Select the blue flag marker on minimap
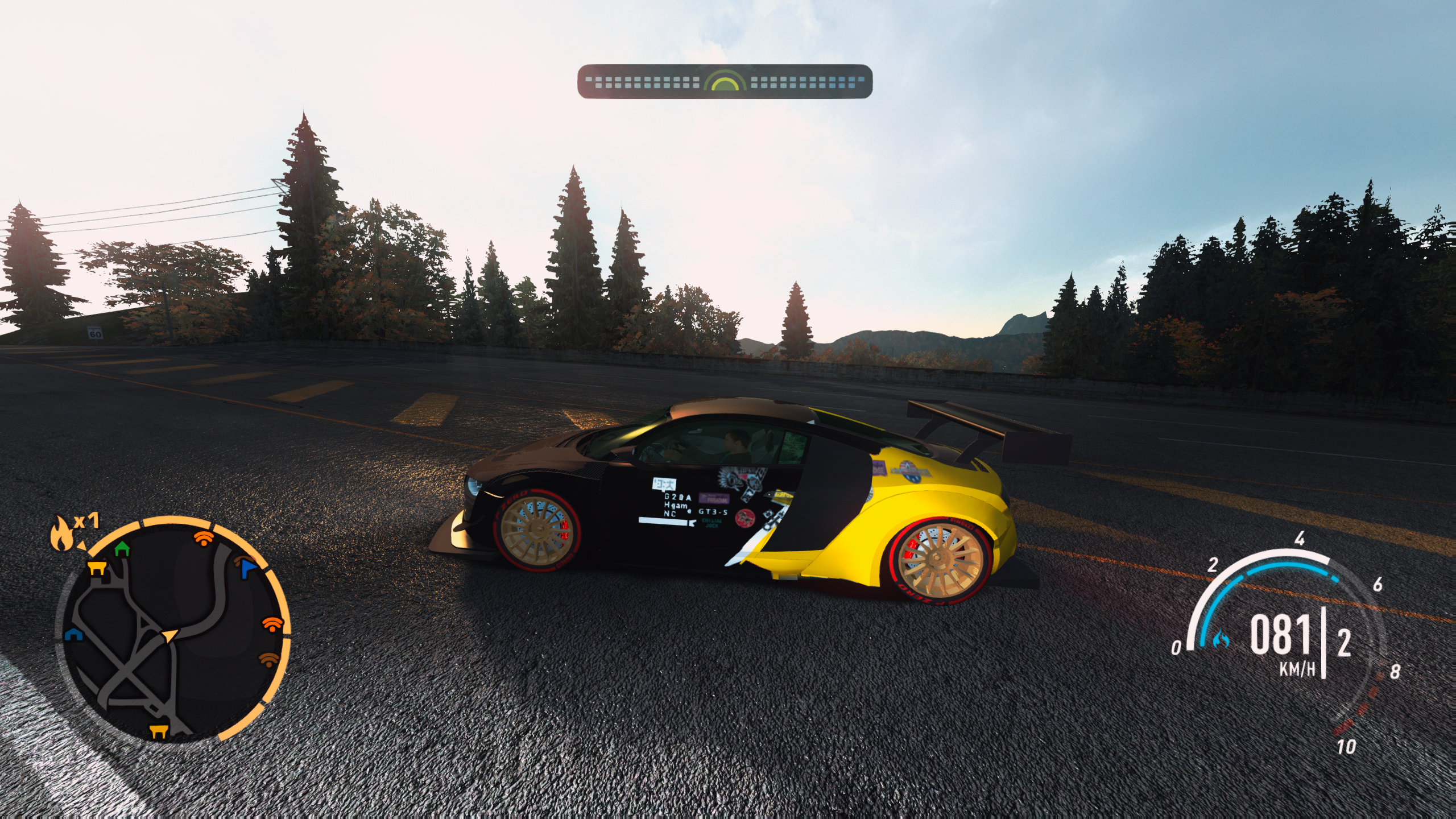Viewport: 1456px width, 819px height. click(249, 568)
